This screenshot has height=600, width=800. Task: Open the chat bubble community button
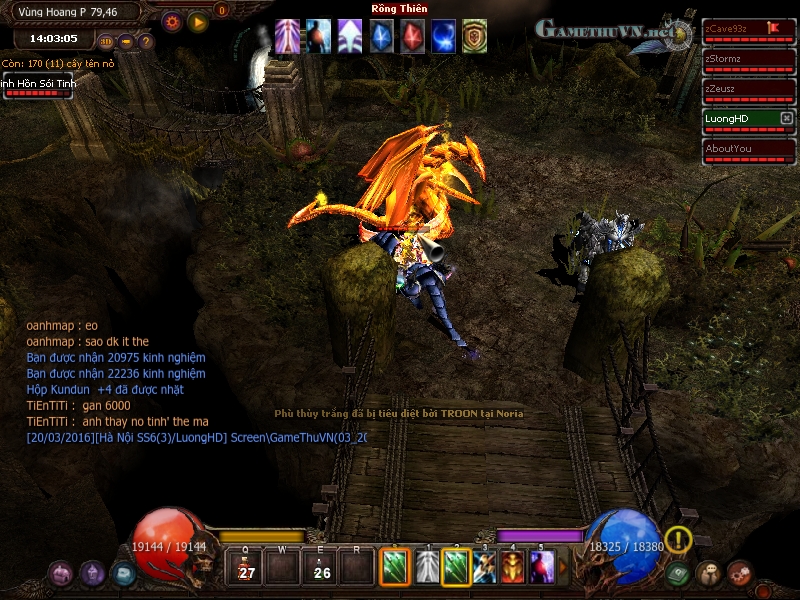(x=709, y=573)
